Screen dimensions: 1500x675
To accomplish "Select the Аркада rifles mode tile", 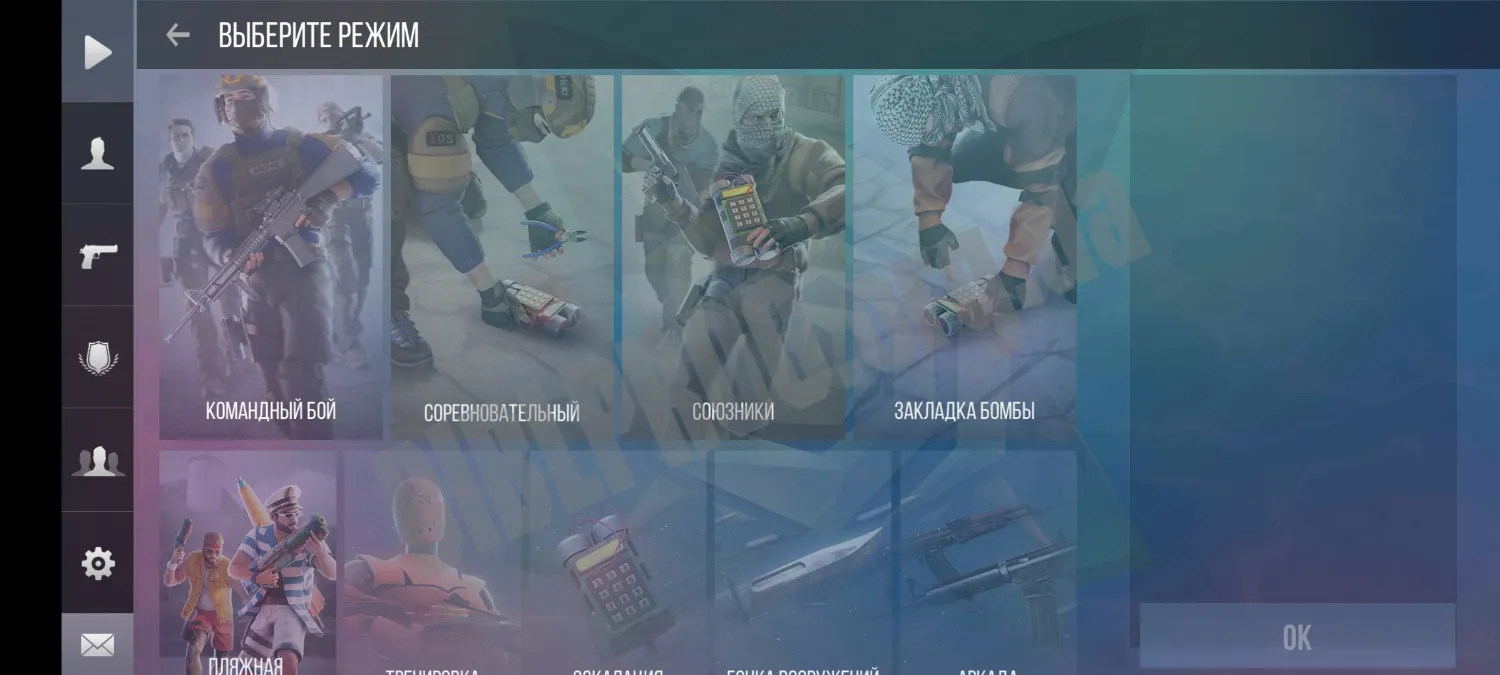I will (988, 565).
